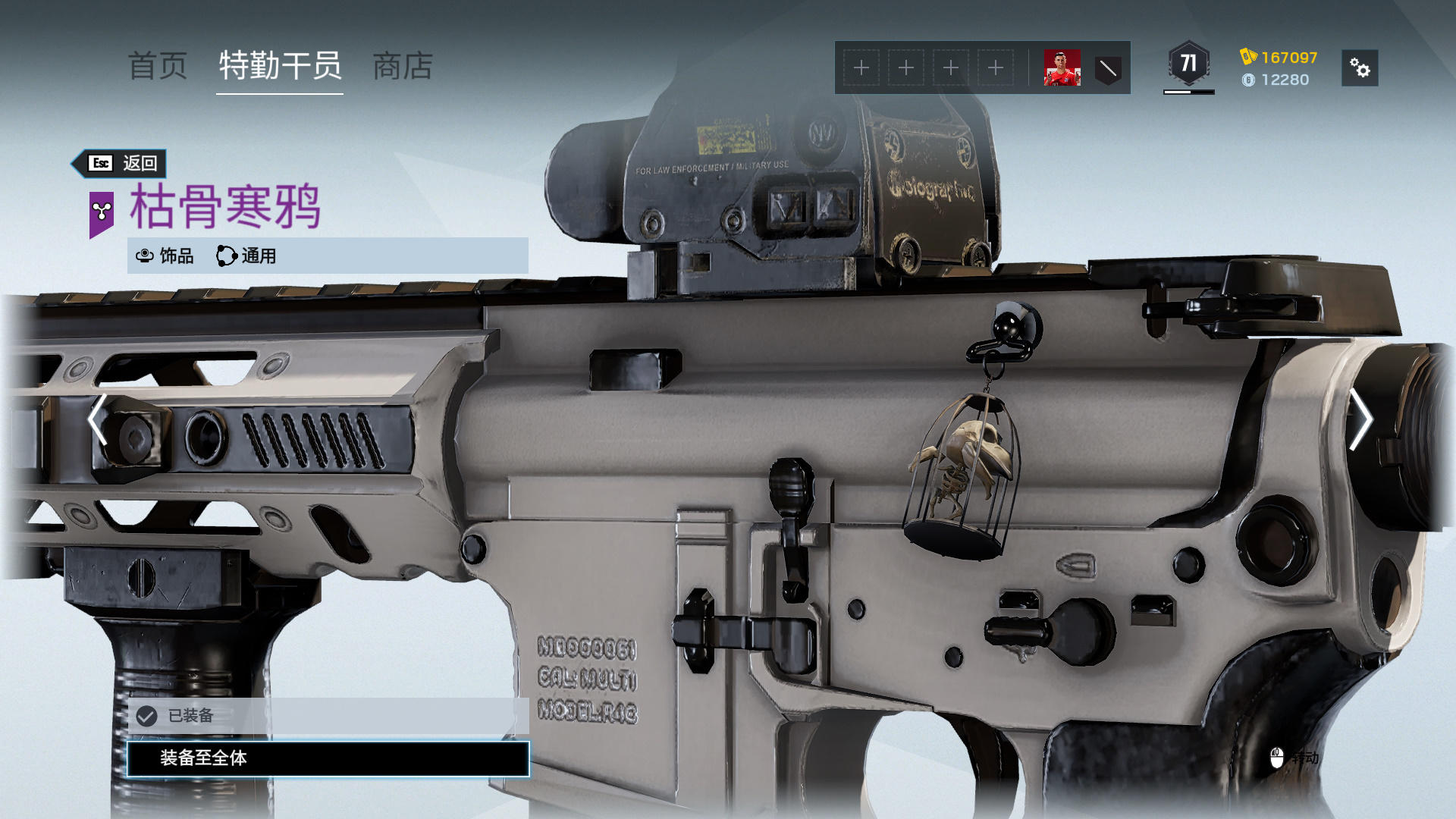Click the 已装备 equipped row

(328, 716)
